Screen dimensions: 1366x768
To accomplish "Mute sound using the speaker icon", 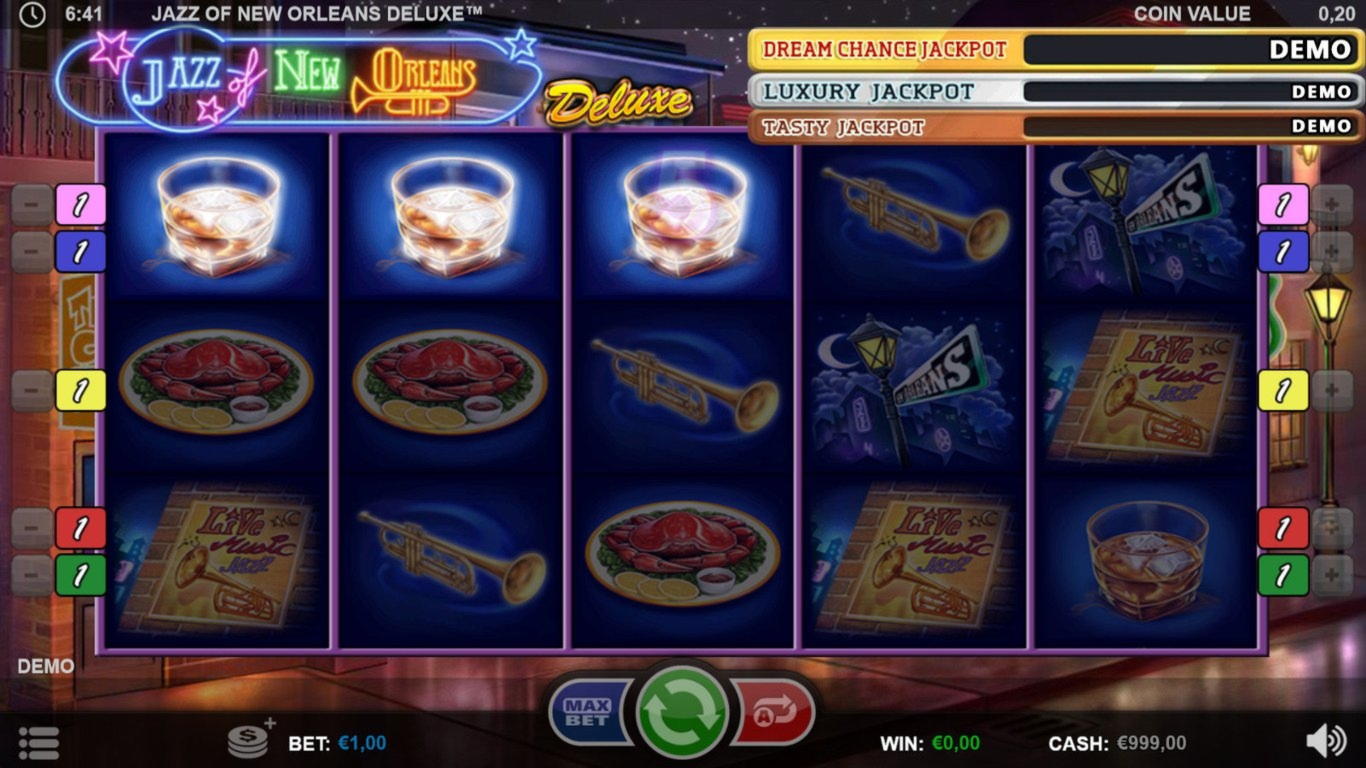I will [1327, 742].
